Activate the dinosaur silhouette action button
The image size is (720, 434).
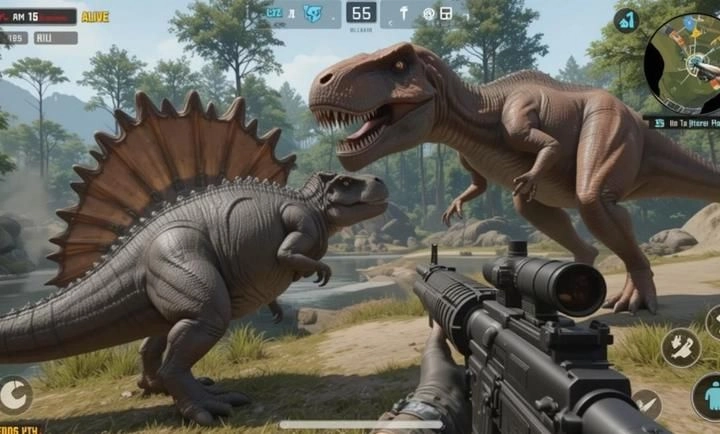[x=680, y=347]
